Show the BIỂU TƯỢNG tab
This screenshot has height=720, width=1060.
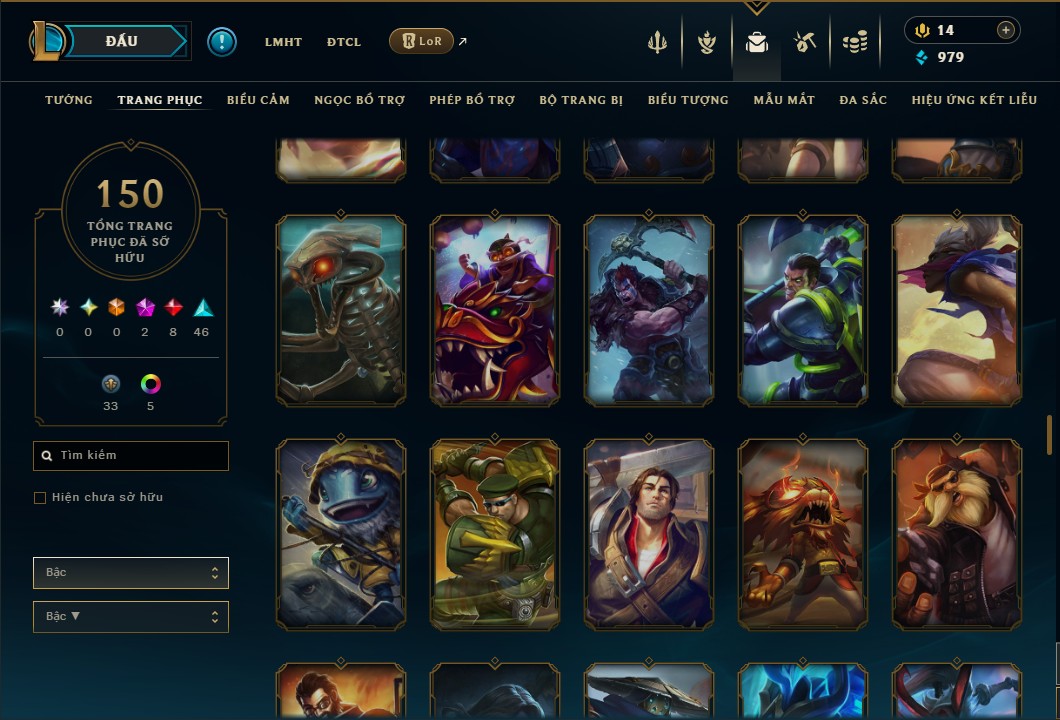tap(688, 100)
